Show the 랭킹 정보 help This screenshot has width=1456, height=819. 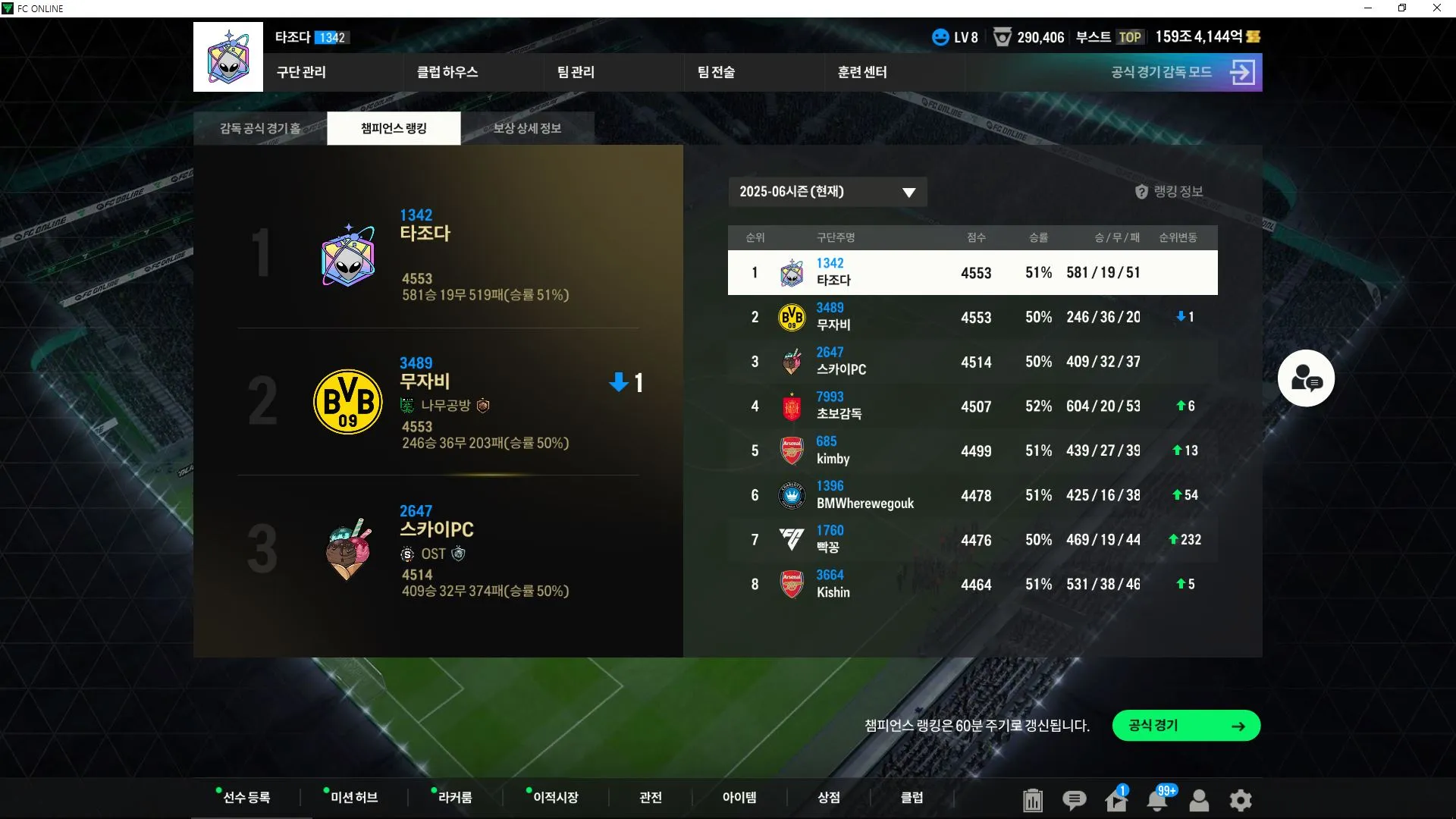point(1169,192)
